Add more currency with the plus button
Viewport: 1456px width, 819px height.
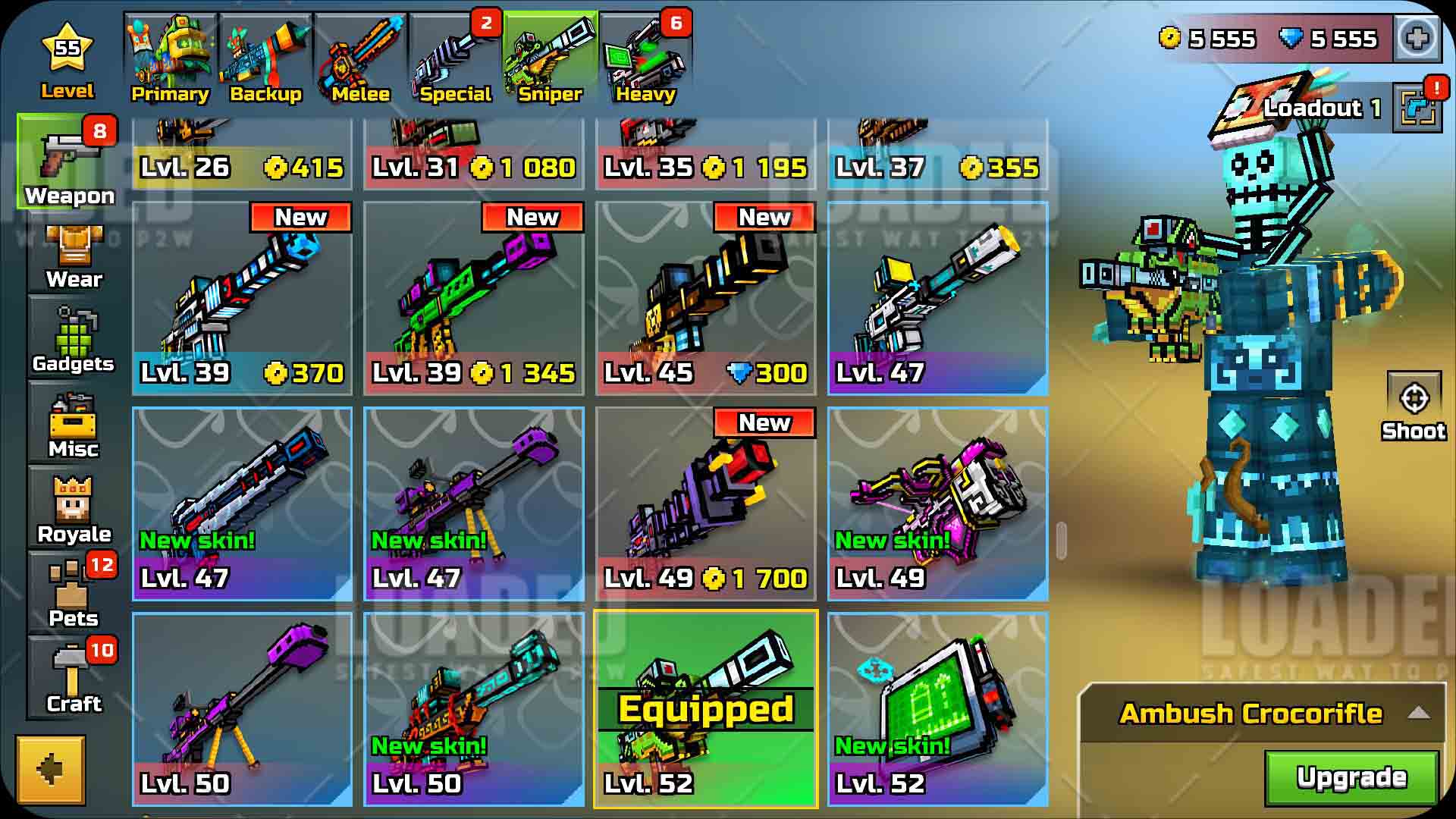click(x=1417, y=38)
